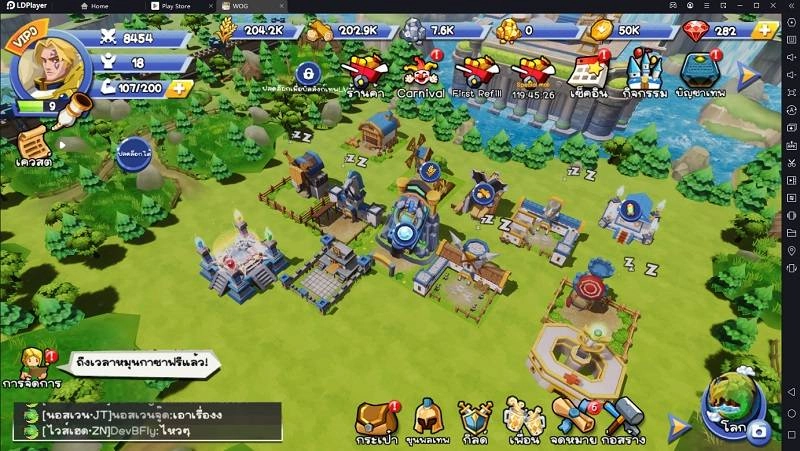Open the activities castle icon (กิจกรรม)
Viewport: 800px width, 451px height.
pos(639,74)
